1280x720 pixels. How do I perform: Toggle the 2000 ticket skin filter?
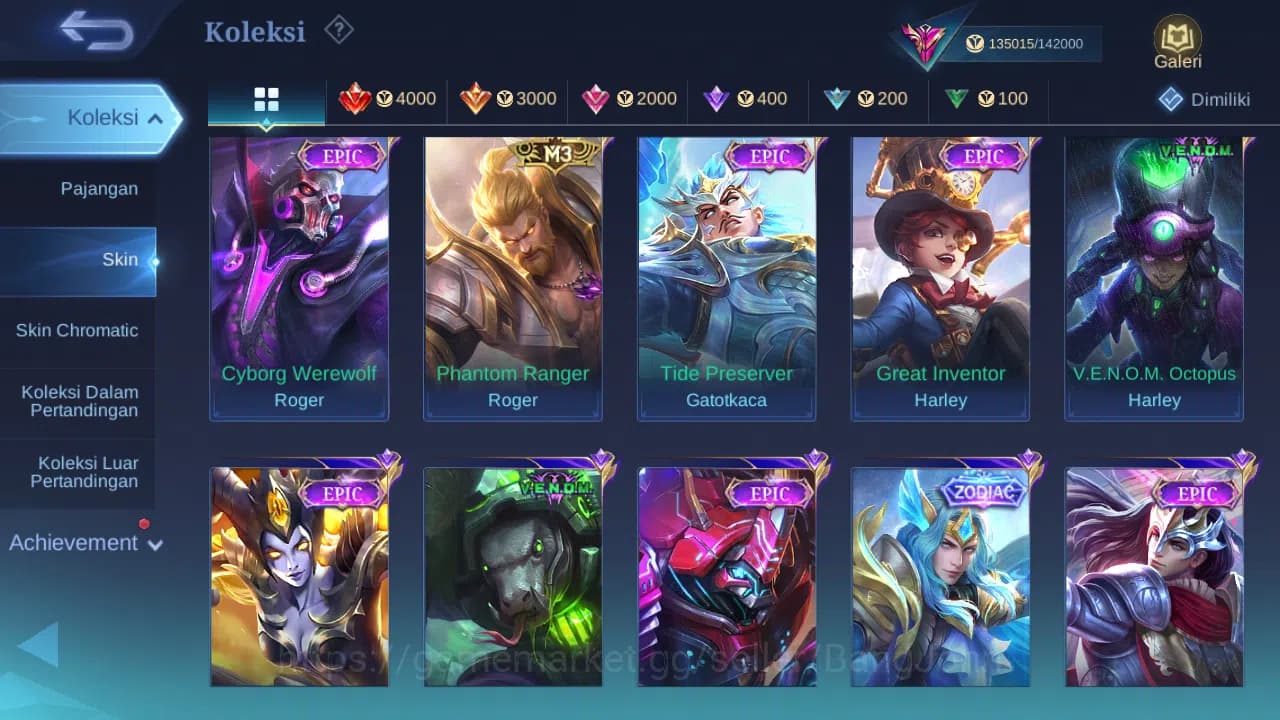[x=628, y=99]
